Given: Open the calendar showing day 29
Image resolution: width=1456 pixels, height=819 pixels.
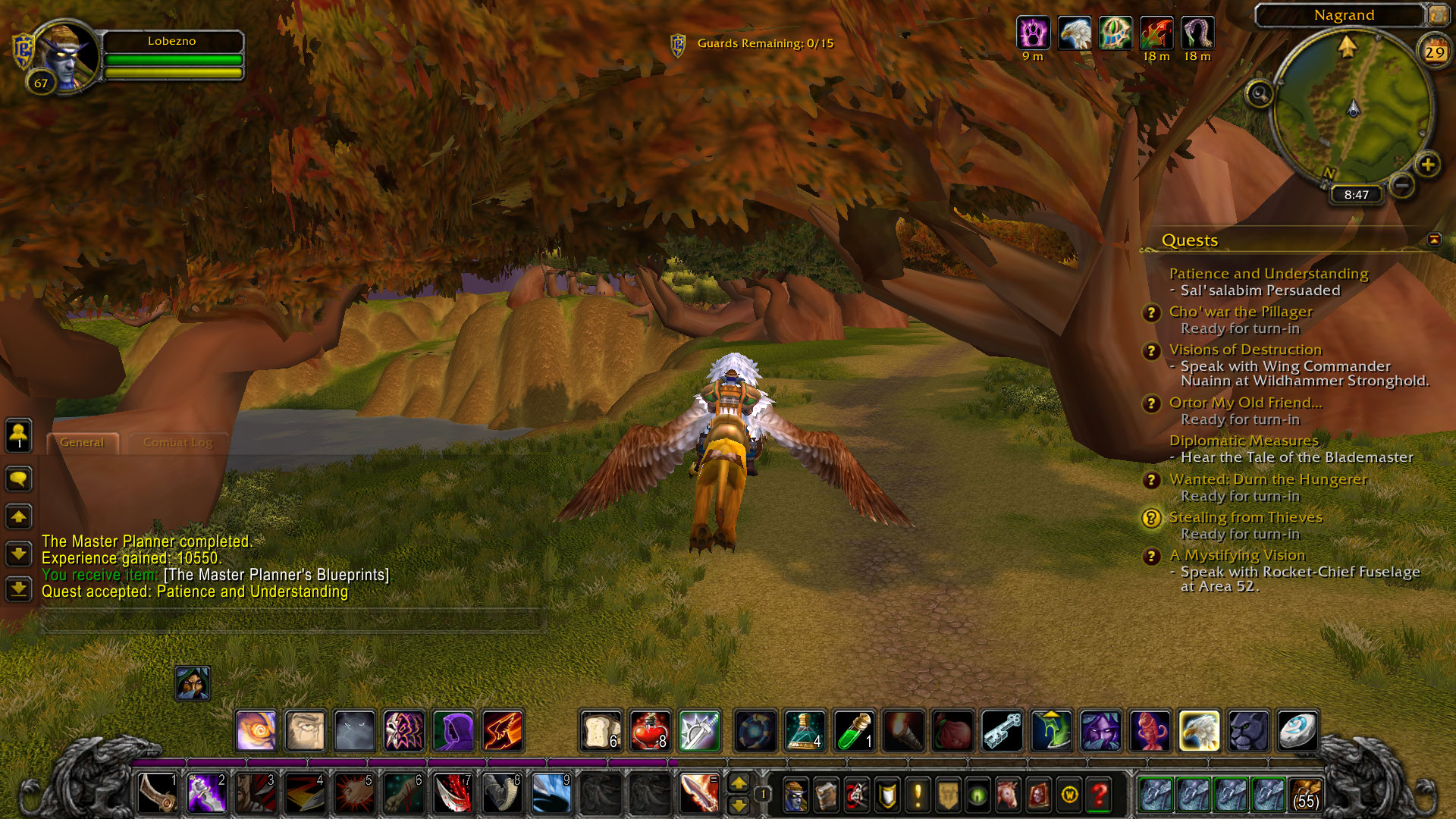Looking at the screenshot, I should pyautogui.click(x=1433, y=52).
